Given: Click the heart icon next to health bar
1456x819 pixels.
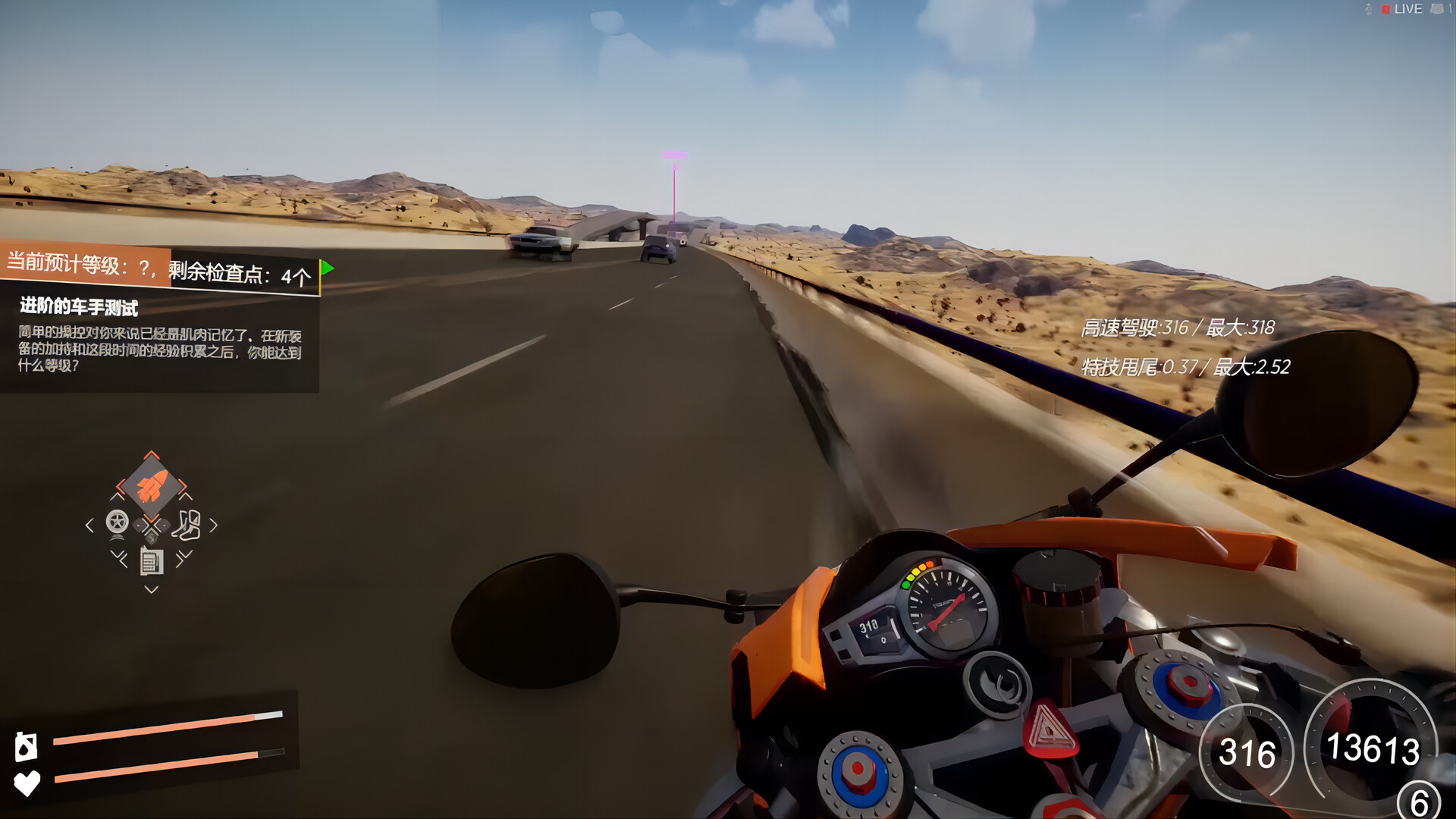Looking at the screenshot, I should 27,783.
